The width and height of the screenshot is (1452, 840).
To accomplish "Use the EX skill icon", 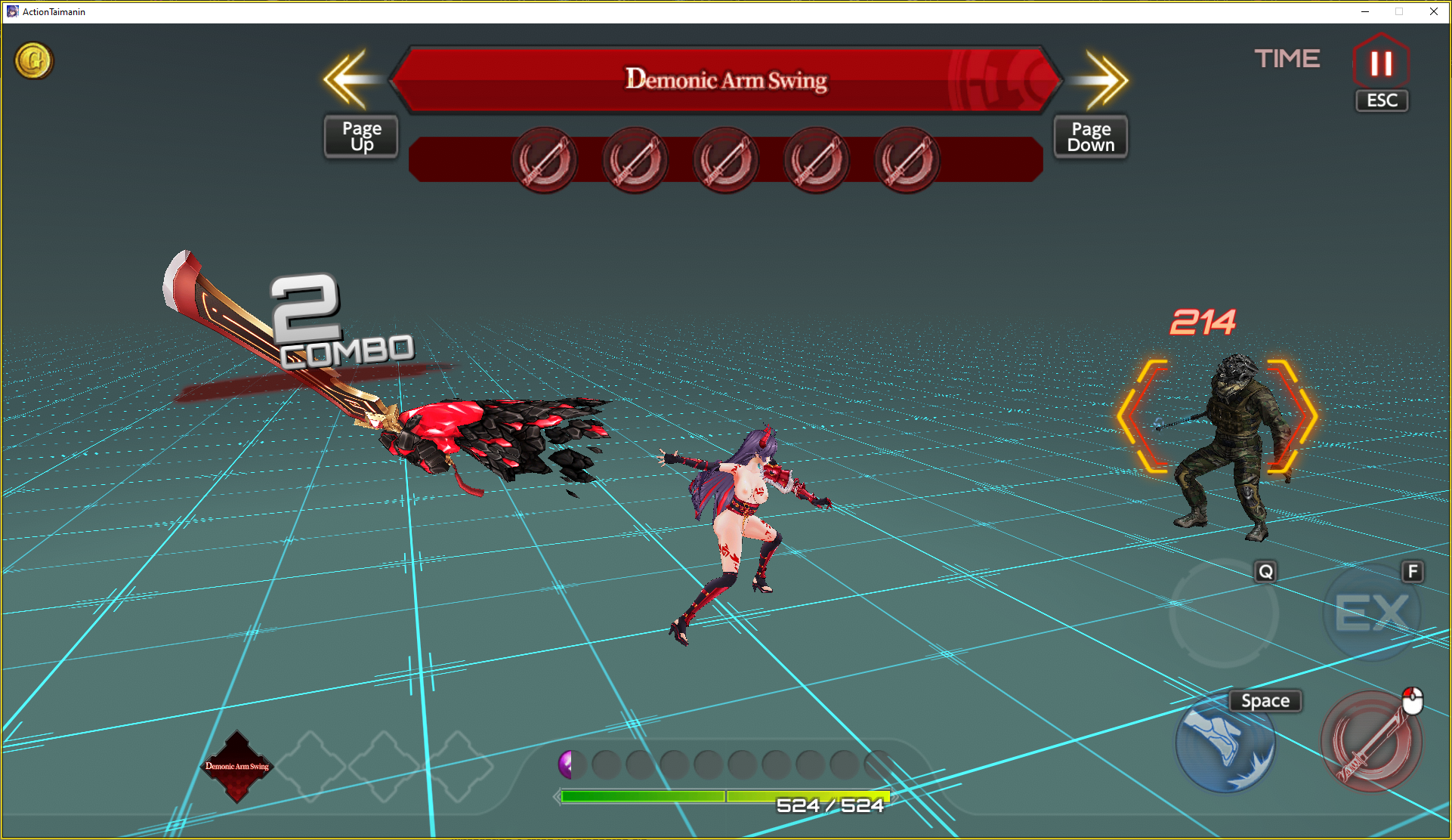I will 1373,613.
